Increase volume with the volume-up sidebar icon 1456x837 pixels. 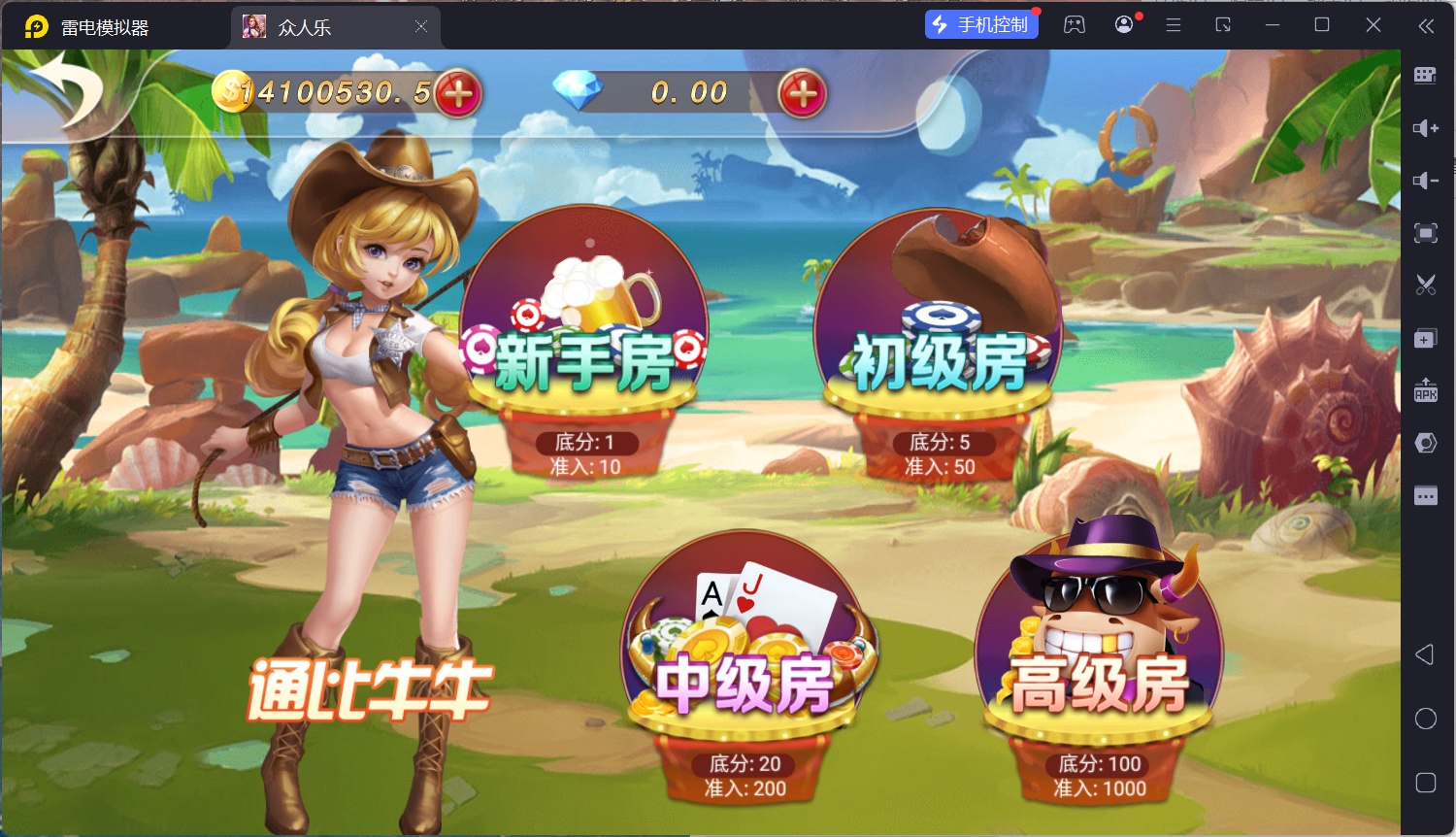[x=1425, y=127]
